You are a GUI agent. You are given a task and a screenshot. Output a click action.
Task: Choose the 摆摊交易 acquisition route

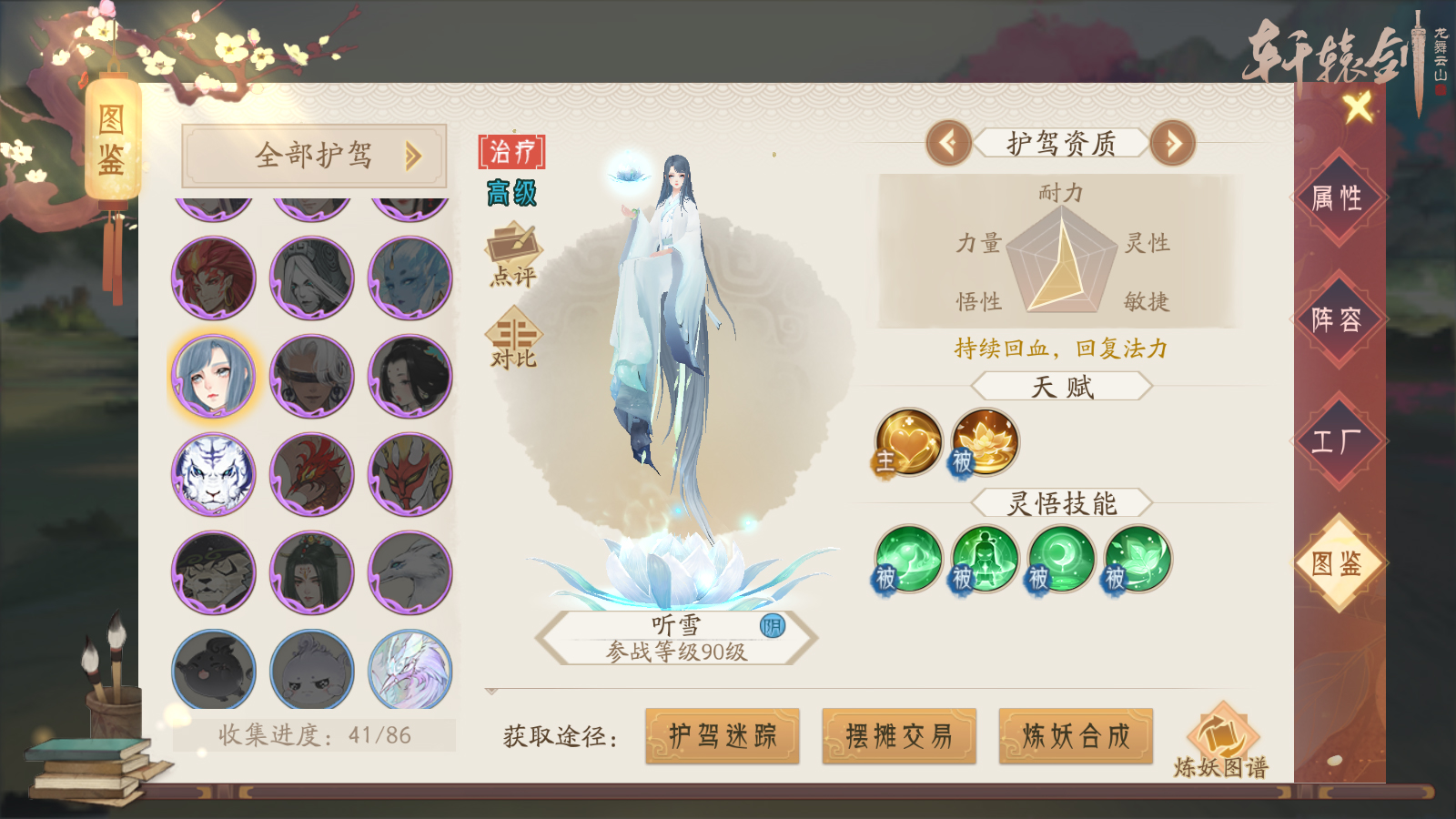pos(899,735)
